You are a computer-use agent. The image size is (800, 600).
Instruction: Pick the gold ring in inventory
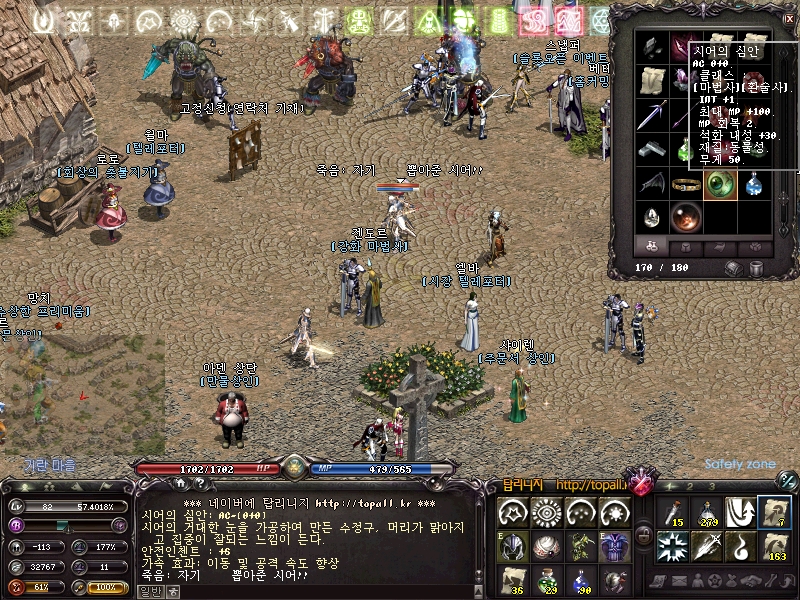coord(686,184)
